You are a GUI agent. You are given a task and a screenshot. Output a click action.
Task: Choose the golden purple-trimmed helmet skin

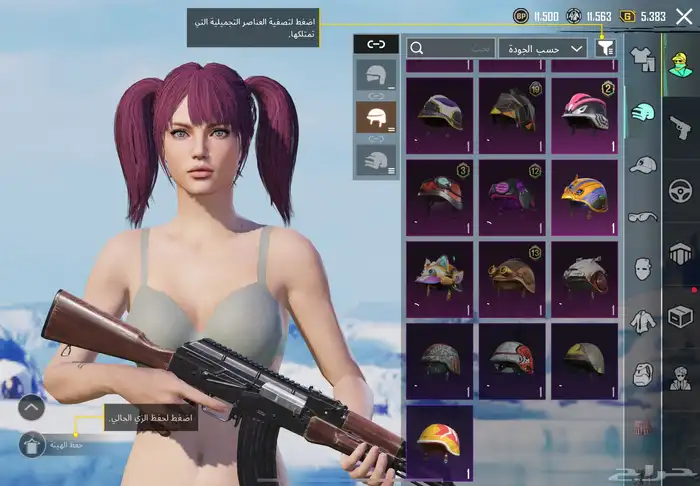coord(583,192)
